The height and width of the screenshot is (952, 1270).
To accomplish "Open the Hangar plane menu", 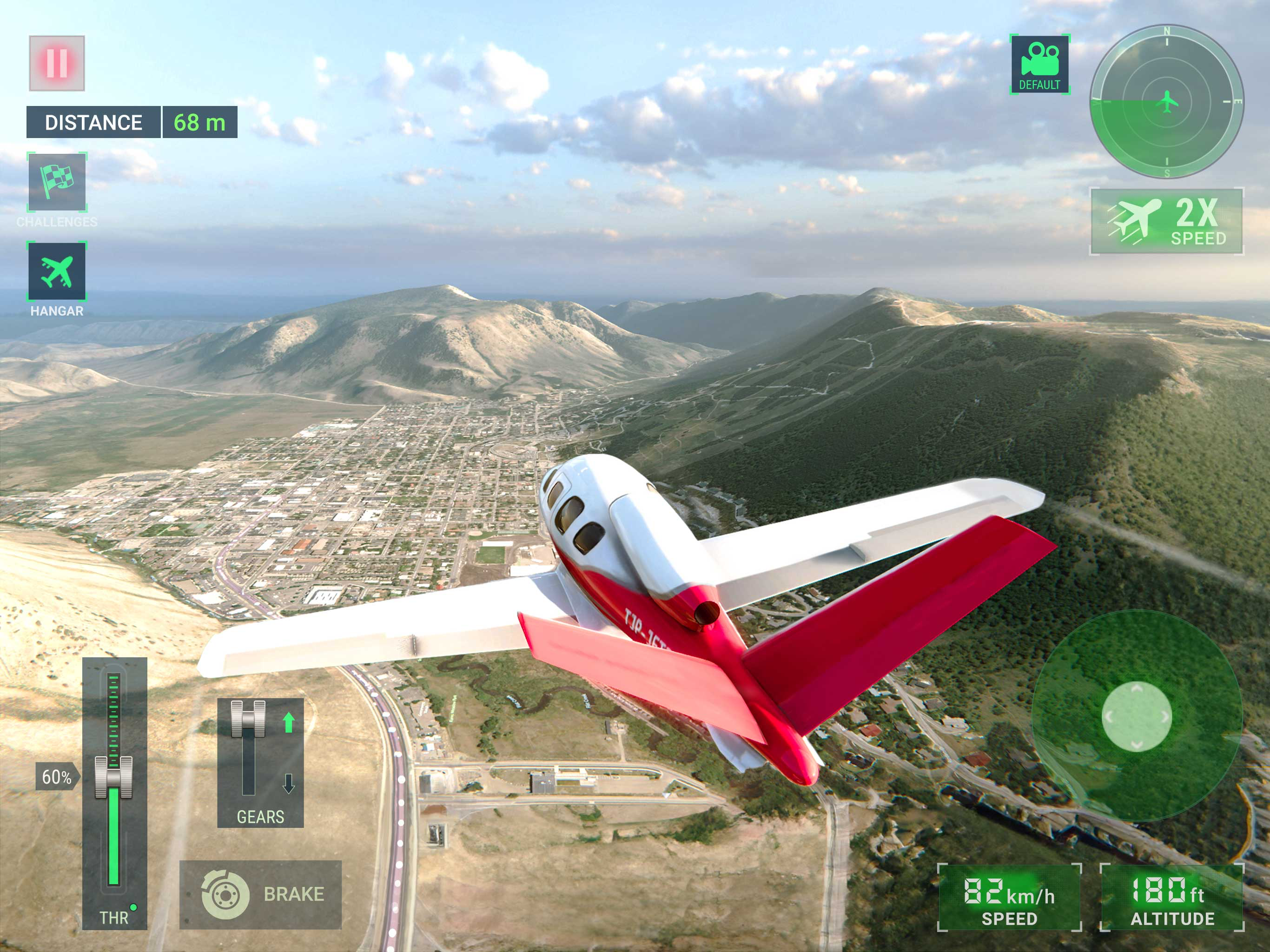I will click(57, 271).
